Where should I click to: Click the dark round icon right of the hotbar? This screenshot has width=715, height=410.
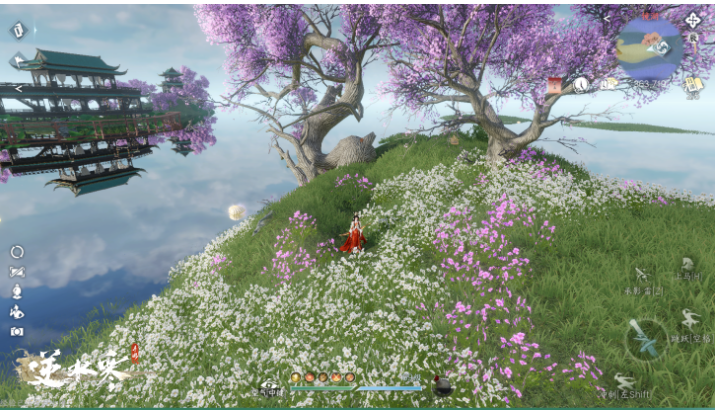coord(442,385)
